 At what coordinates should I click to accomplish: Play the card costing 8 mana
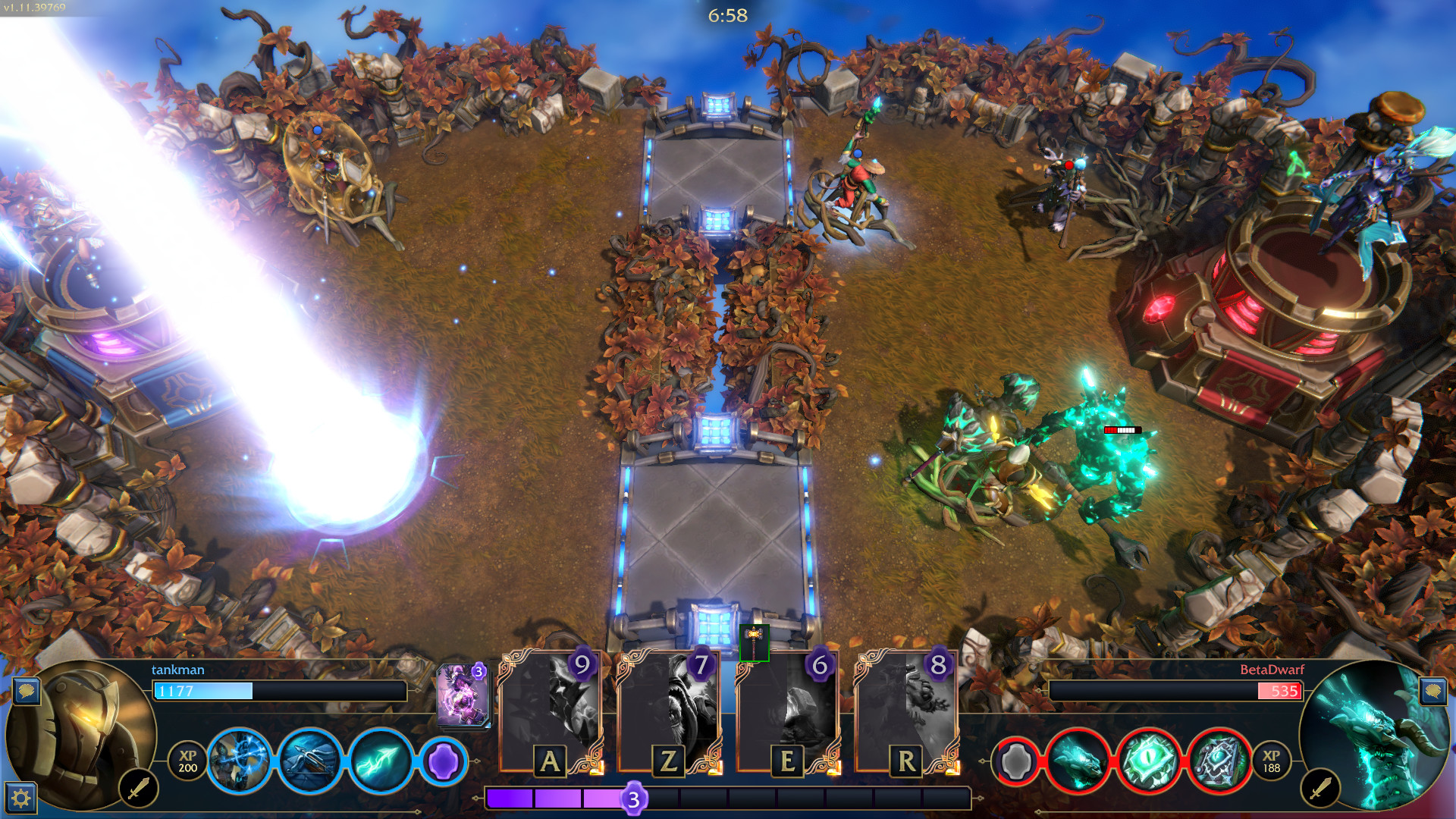906,712
